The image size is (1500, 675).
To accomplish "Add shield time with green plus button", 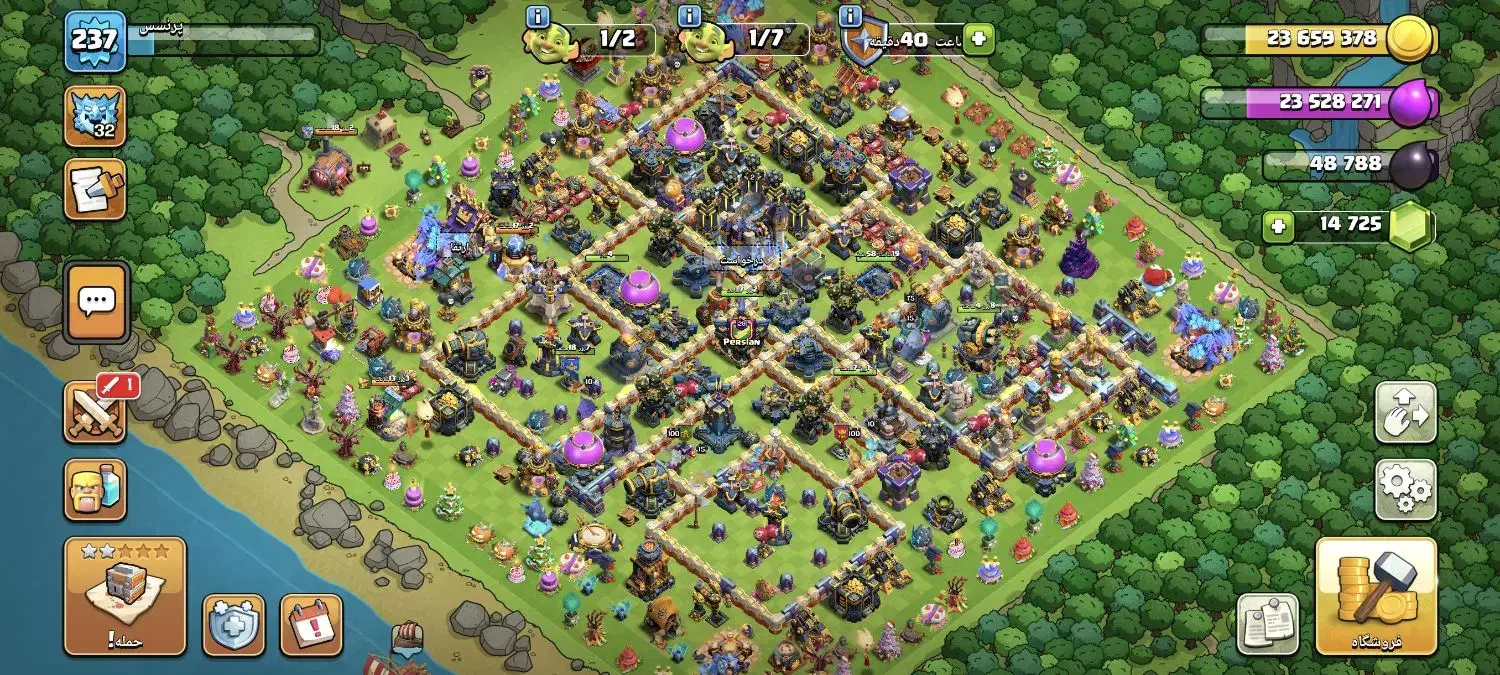I will pyautogui.click(x=980, y=39).
